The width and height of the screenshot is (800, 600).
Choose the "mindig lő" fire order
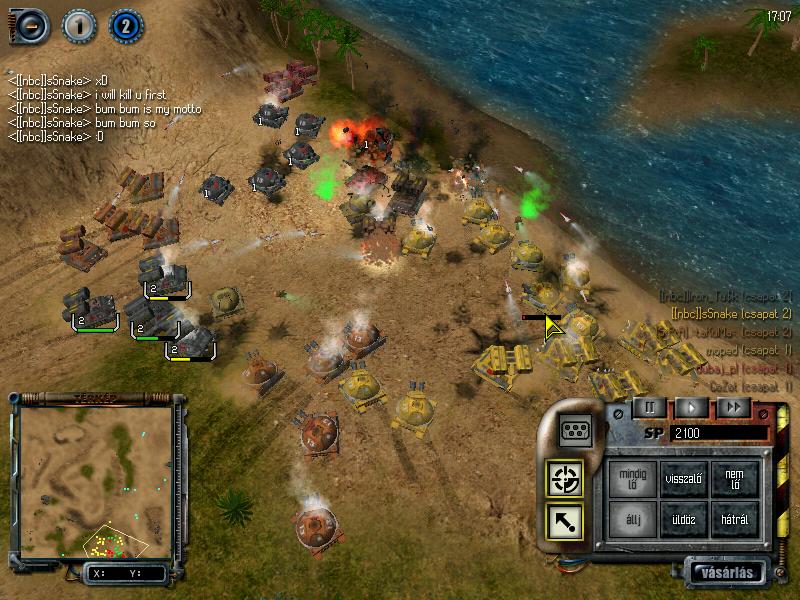(x=633, y=479)
